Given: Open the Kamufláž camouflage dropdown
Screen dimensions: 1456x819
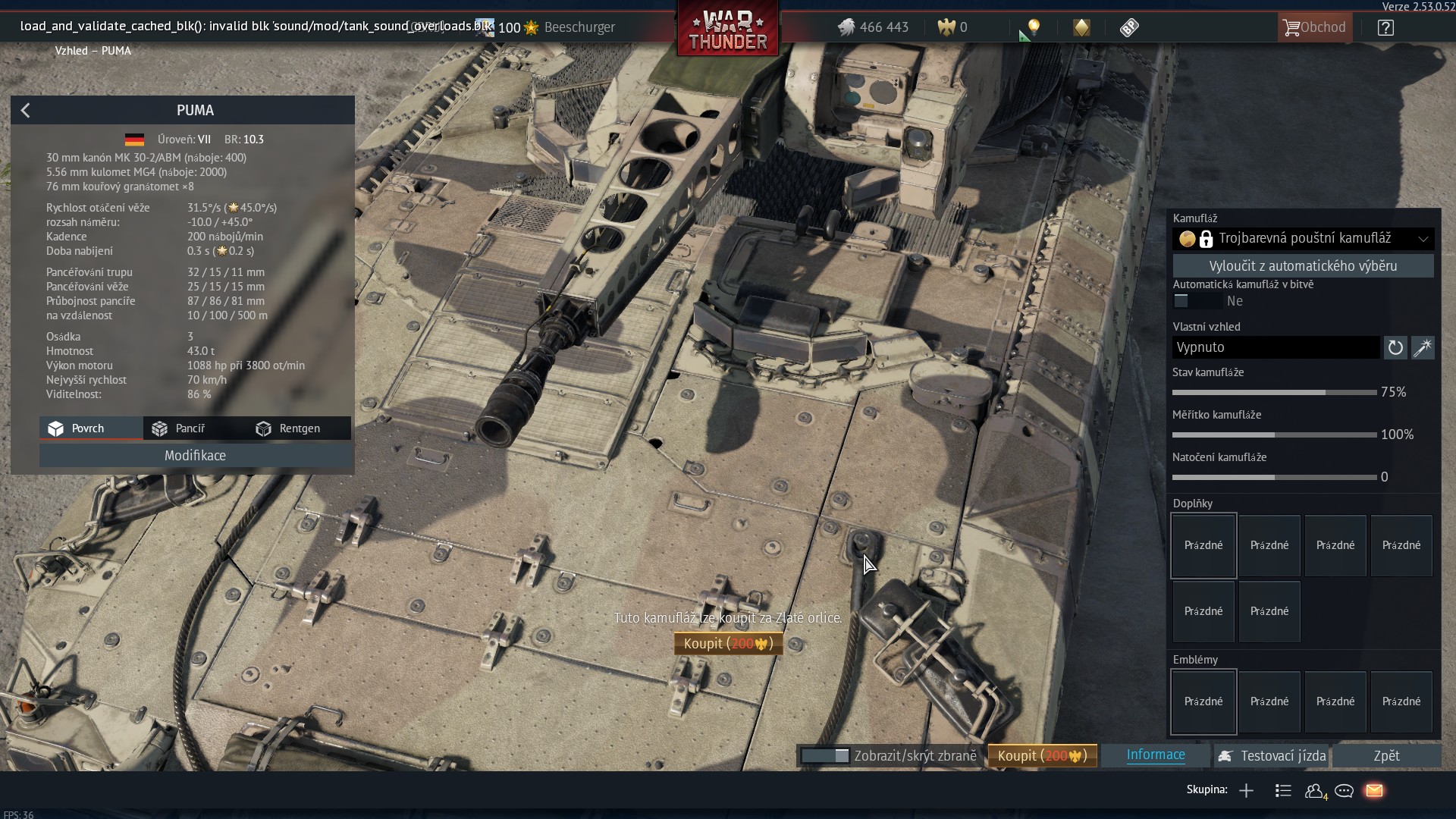Looking at the screenshot, I should [1303, 239].
